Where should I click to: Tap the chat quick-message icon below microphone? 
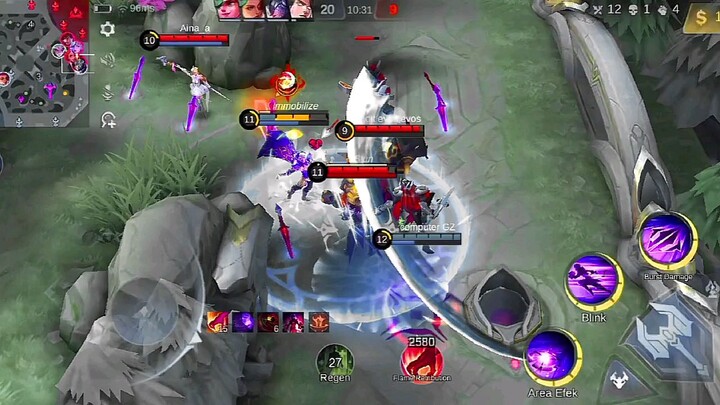coord(108,120)
